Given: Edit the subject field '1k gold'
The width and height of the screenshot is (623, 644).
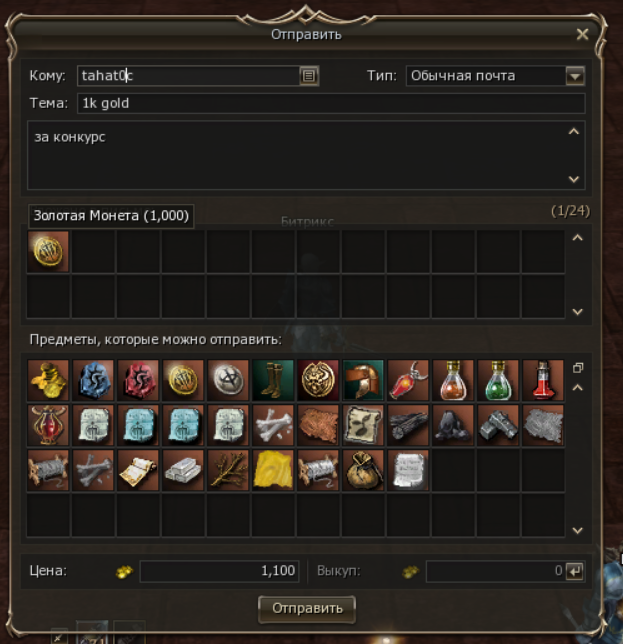Looking at the screenshot, I should coord(330,104).
